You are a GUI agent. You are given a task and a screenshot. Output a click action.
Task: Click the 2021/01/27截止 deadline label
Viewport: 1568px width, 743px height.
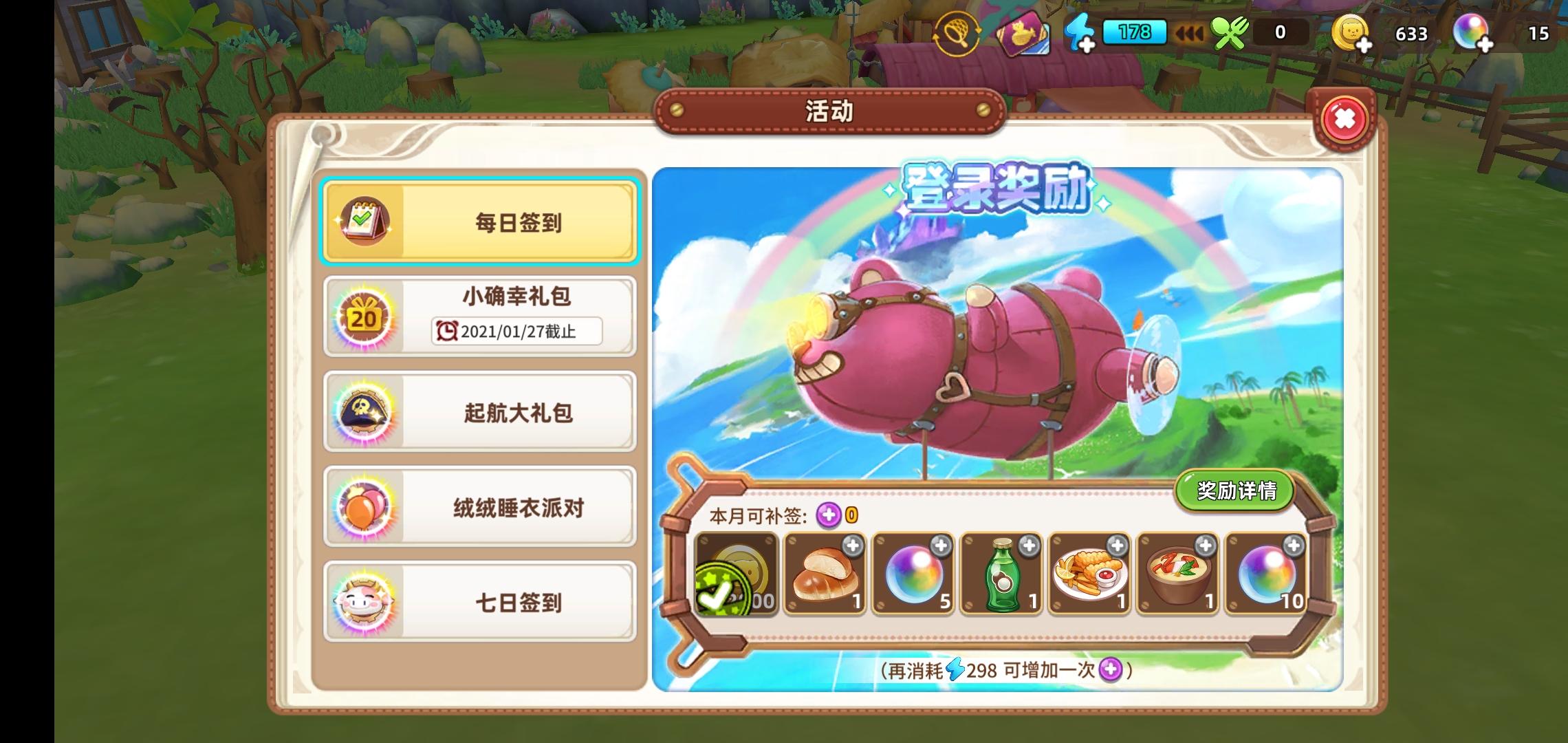click(515, 332)
